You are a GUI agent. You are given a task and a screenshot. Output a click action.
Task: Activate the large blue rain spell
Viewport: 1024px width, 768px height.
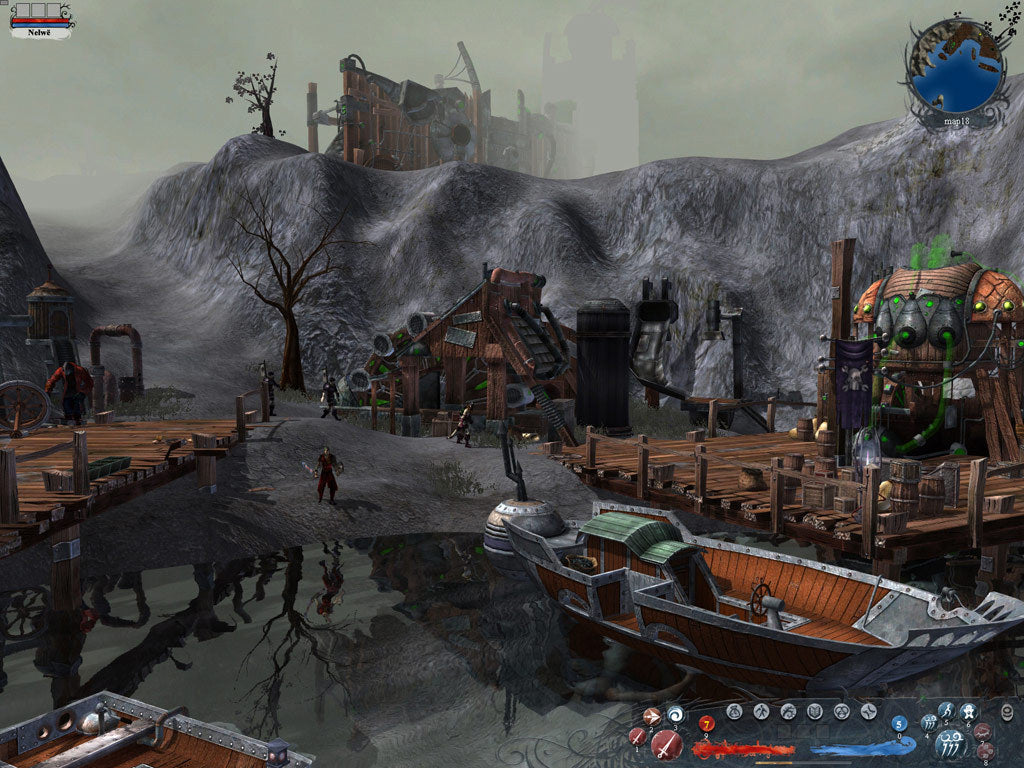(949, 744)
